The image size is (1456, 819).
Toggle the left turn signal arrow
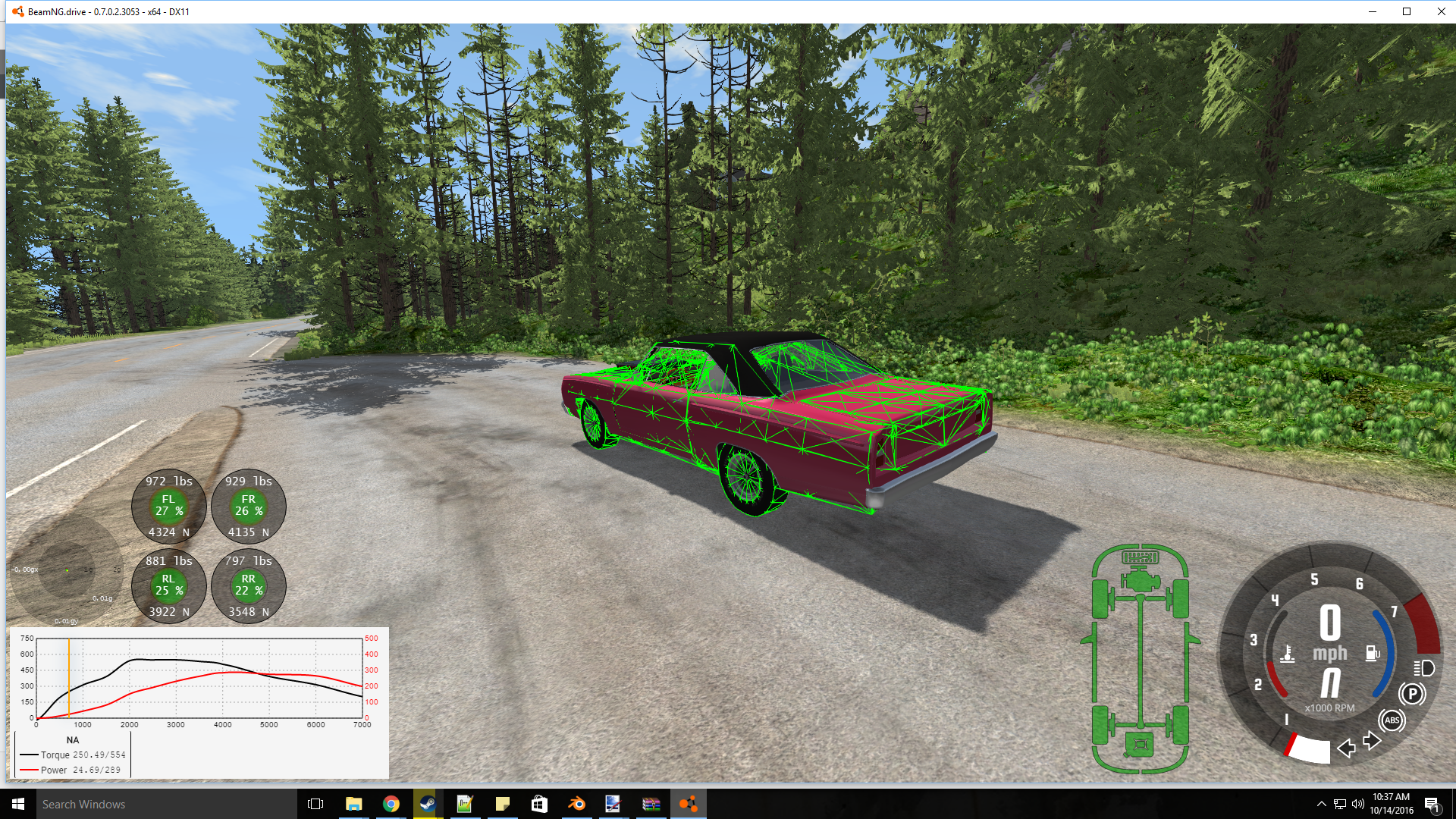(1348, 748)
